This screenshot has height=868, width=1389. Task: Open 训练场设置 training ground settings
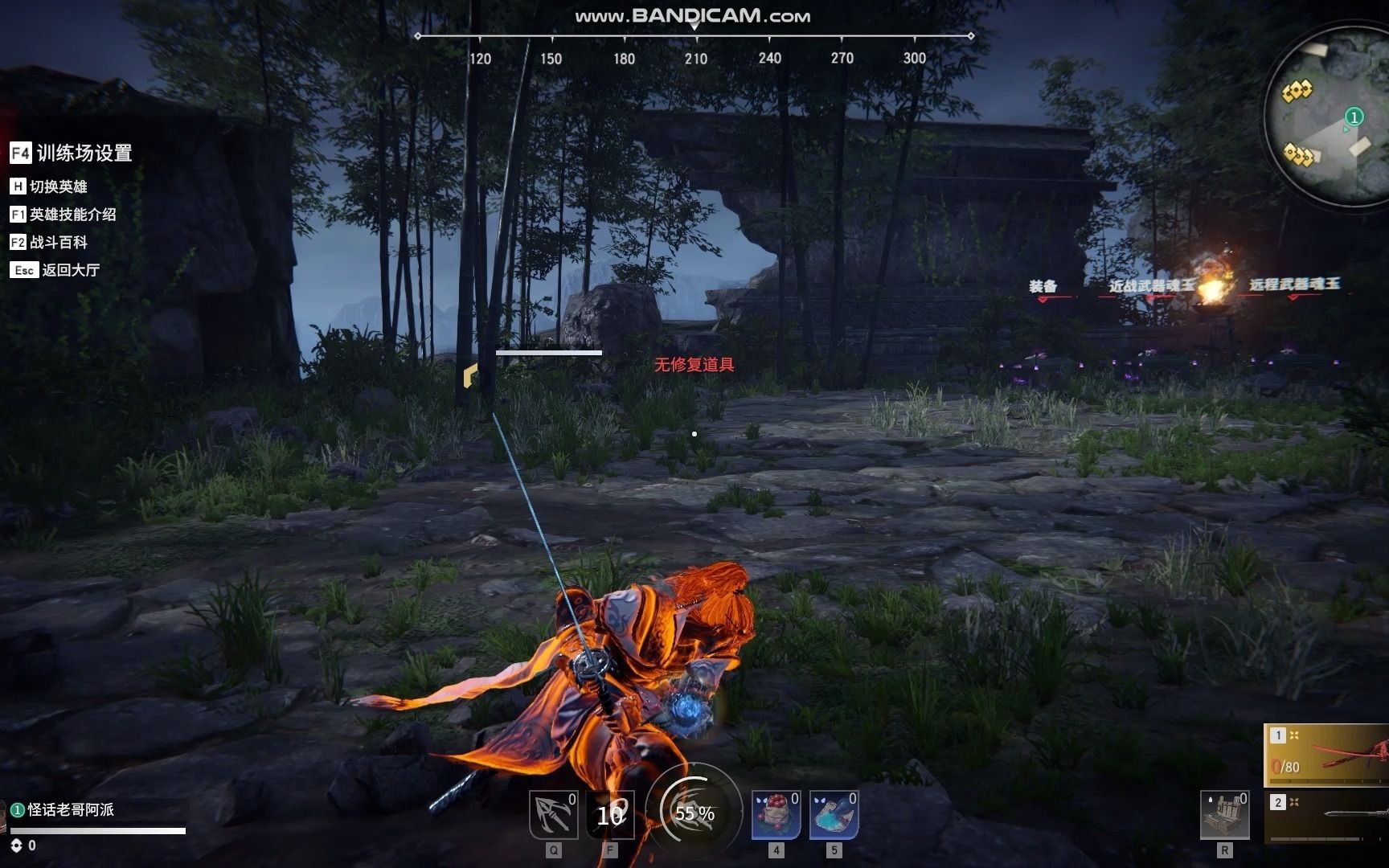point(72,153)
